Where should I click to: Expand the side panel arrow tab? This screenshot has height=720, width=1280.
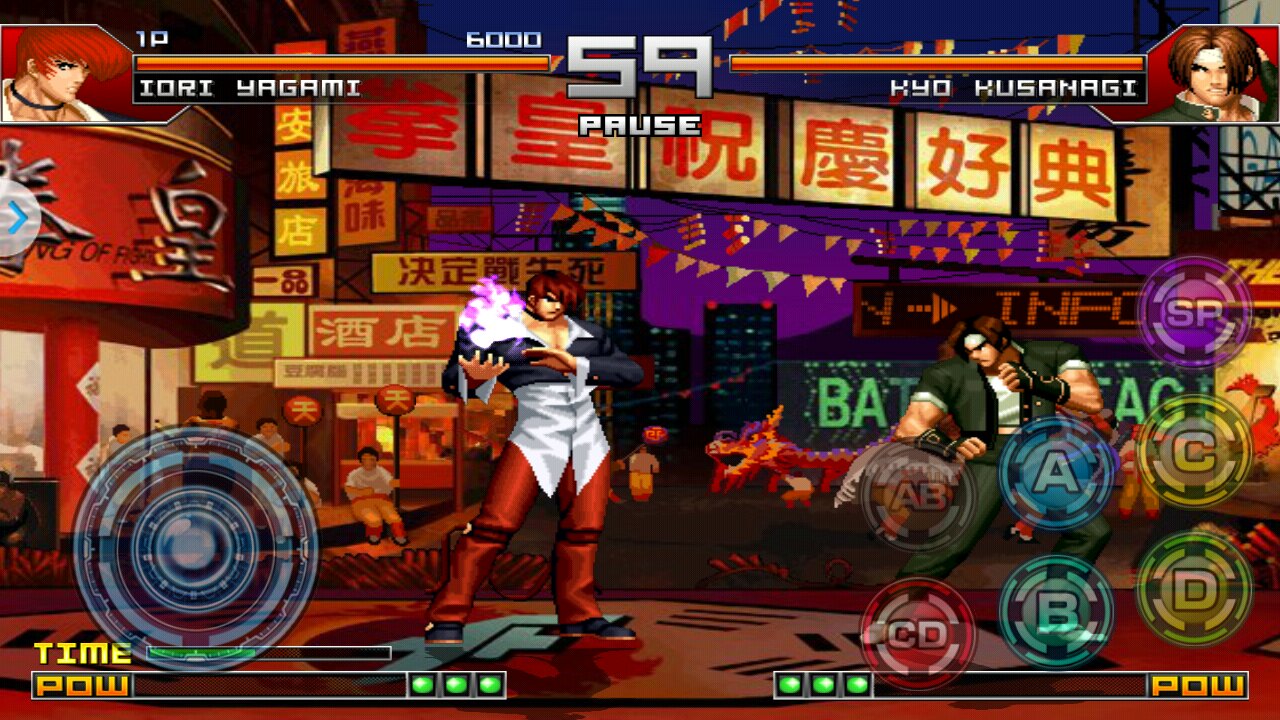pyautogui.click(x=17, y=219)
